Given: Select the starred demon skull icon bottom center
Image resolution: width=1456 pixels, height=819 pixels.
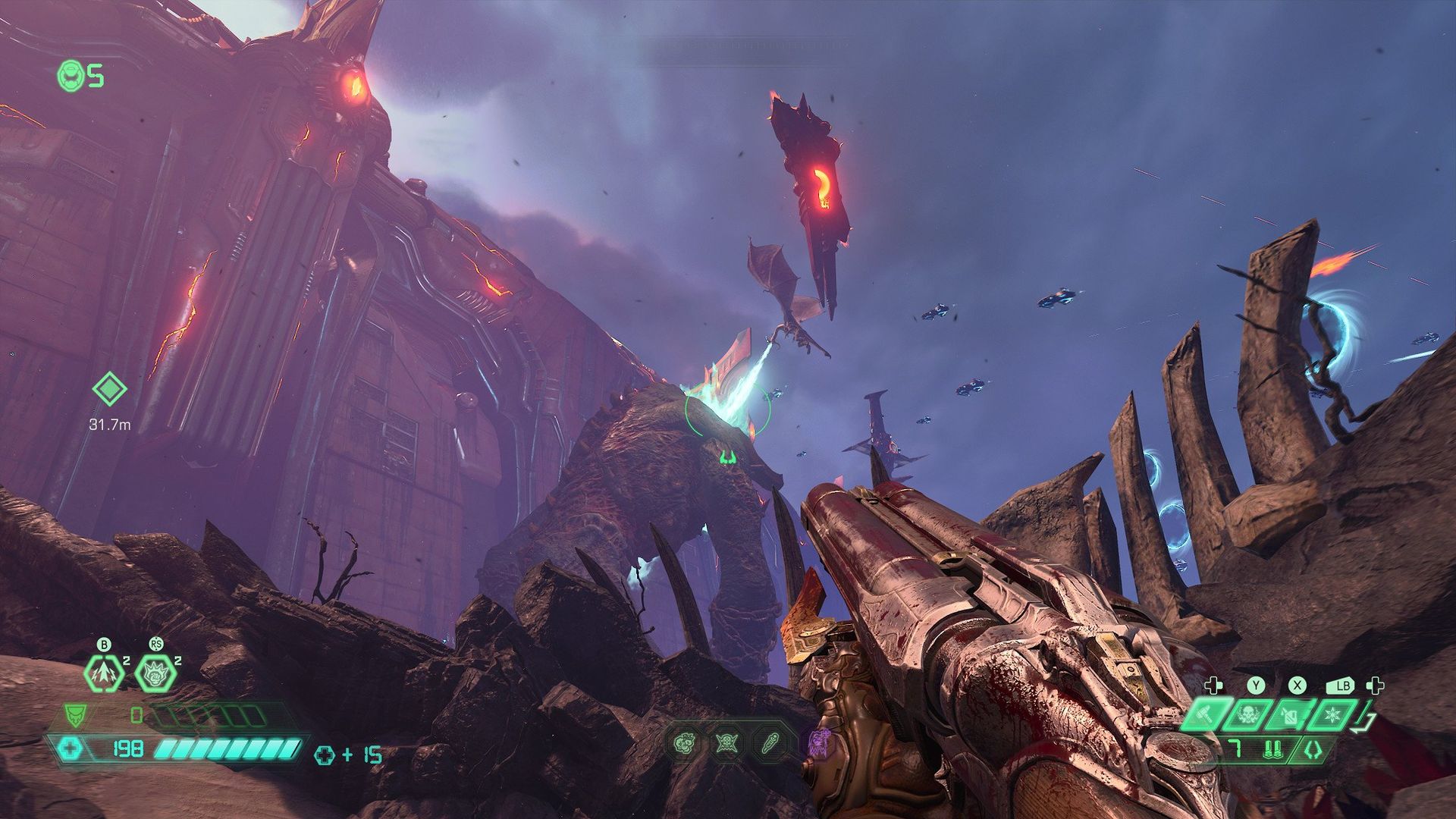Looking at the screenshot, I should [726, 743].
